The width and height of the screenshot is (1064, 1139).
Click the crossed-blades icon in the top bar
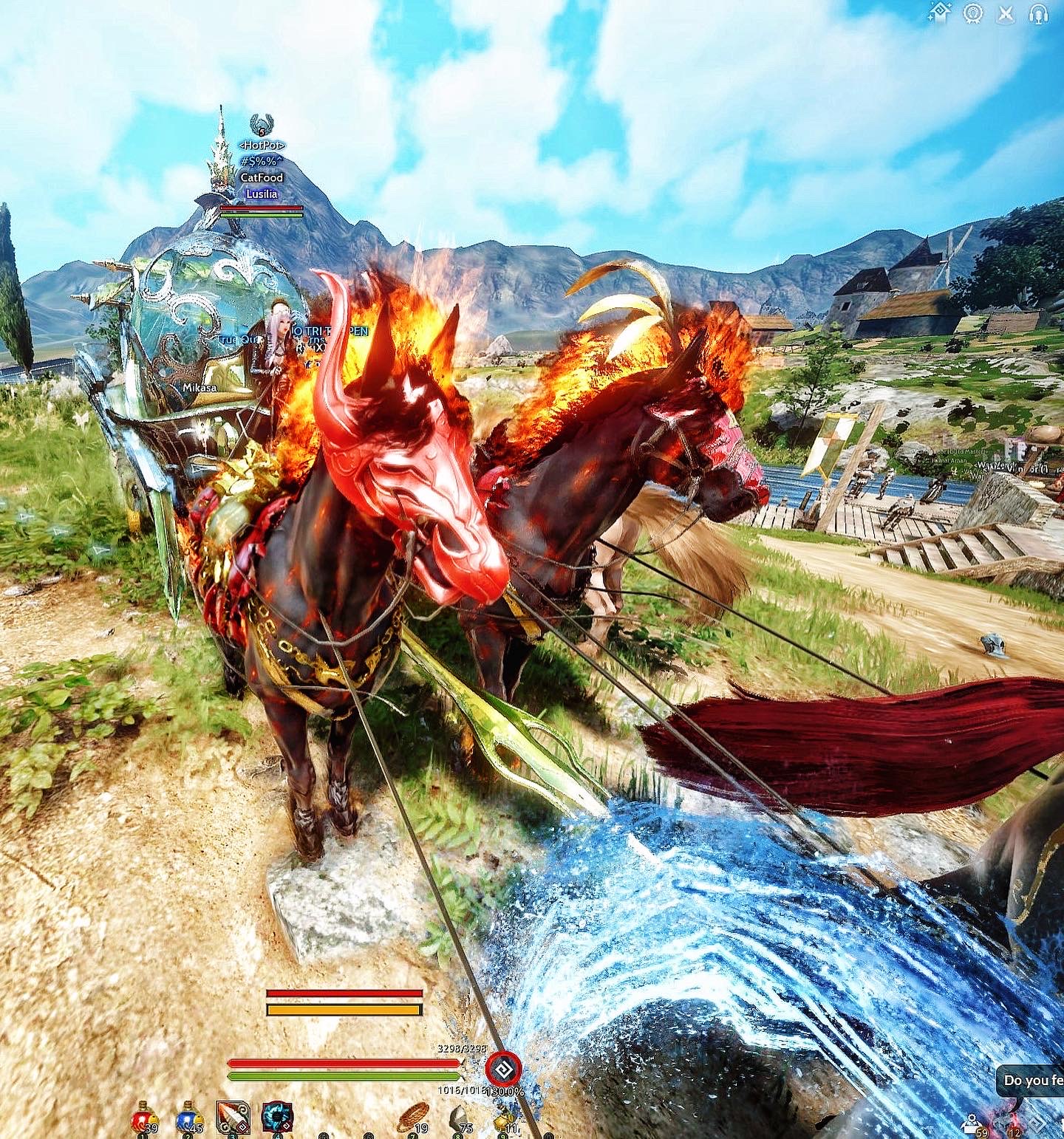1006,13
